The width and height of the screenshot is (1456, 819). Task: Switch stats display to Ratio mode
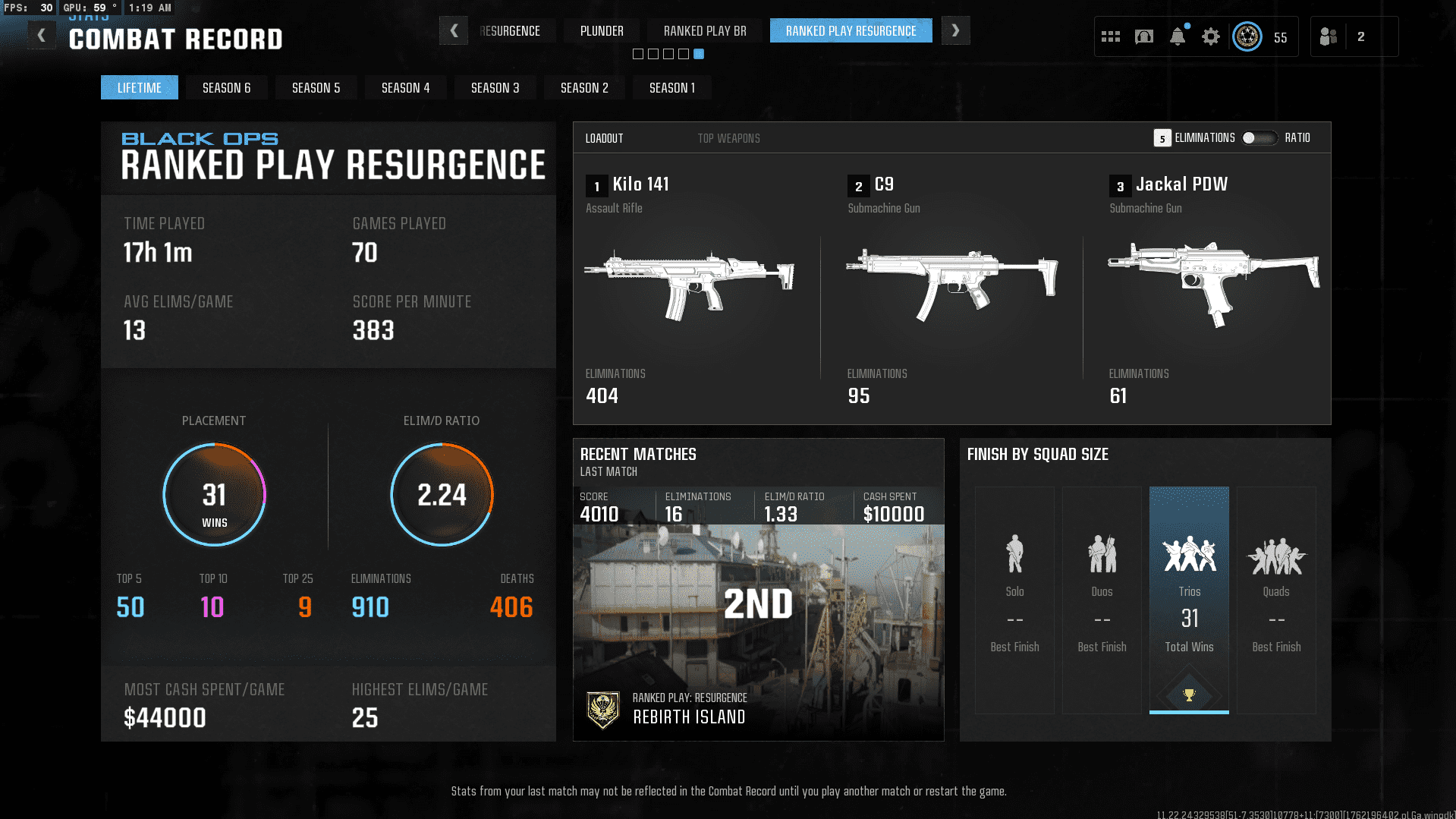[x=1297, y=137]
